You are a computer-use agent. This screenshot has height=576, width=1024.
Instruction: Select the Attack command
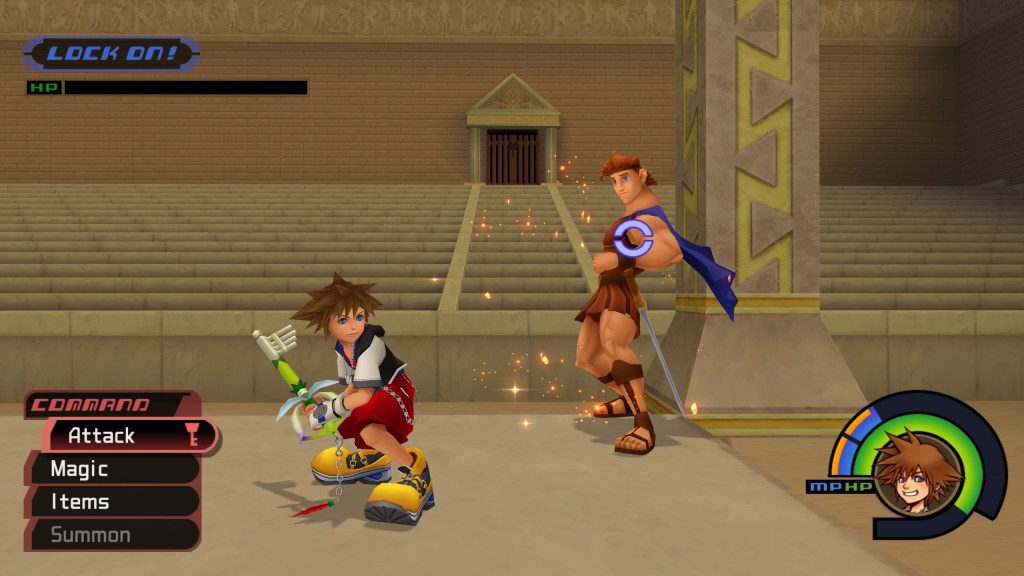[x=120, y=435]
